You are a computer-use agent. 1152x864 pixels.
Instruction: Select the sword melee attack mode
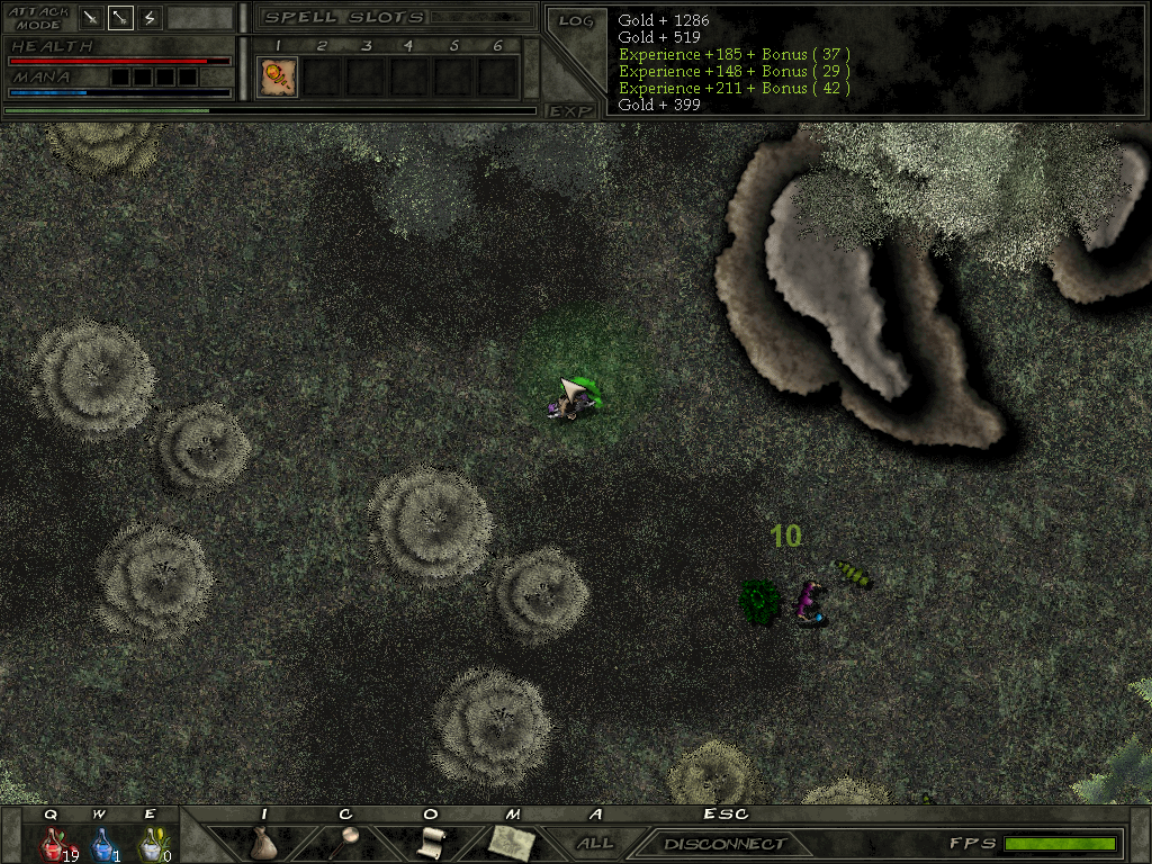tap(92, 18)
